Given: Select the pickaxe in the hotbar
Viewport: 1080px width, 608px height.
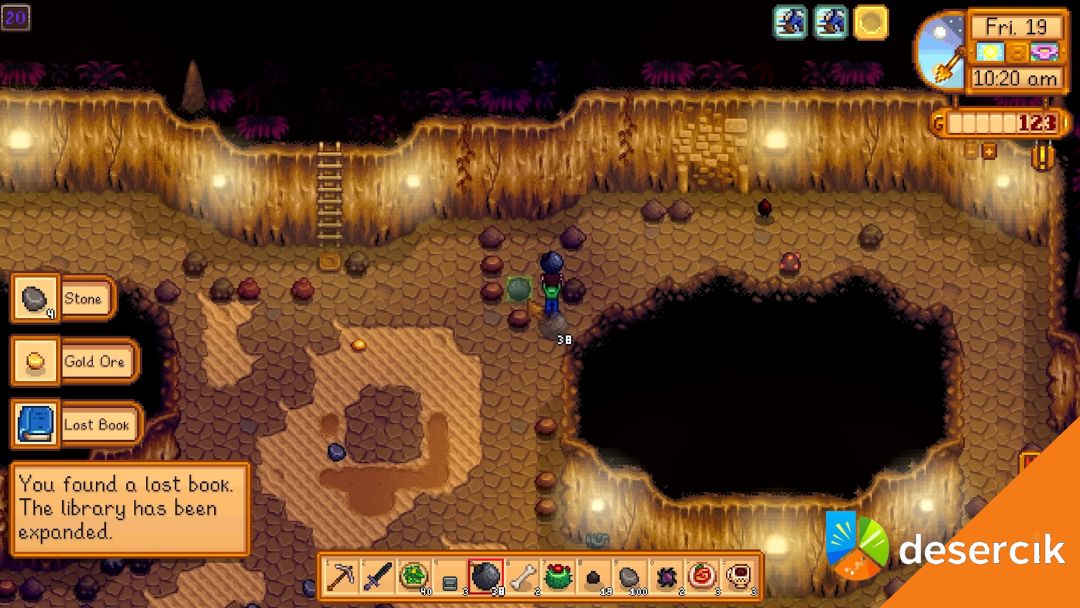Looking at the screenshot, I should point(342,576).
